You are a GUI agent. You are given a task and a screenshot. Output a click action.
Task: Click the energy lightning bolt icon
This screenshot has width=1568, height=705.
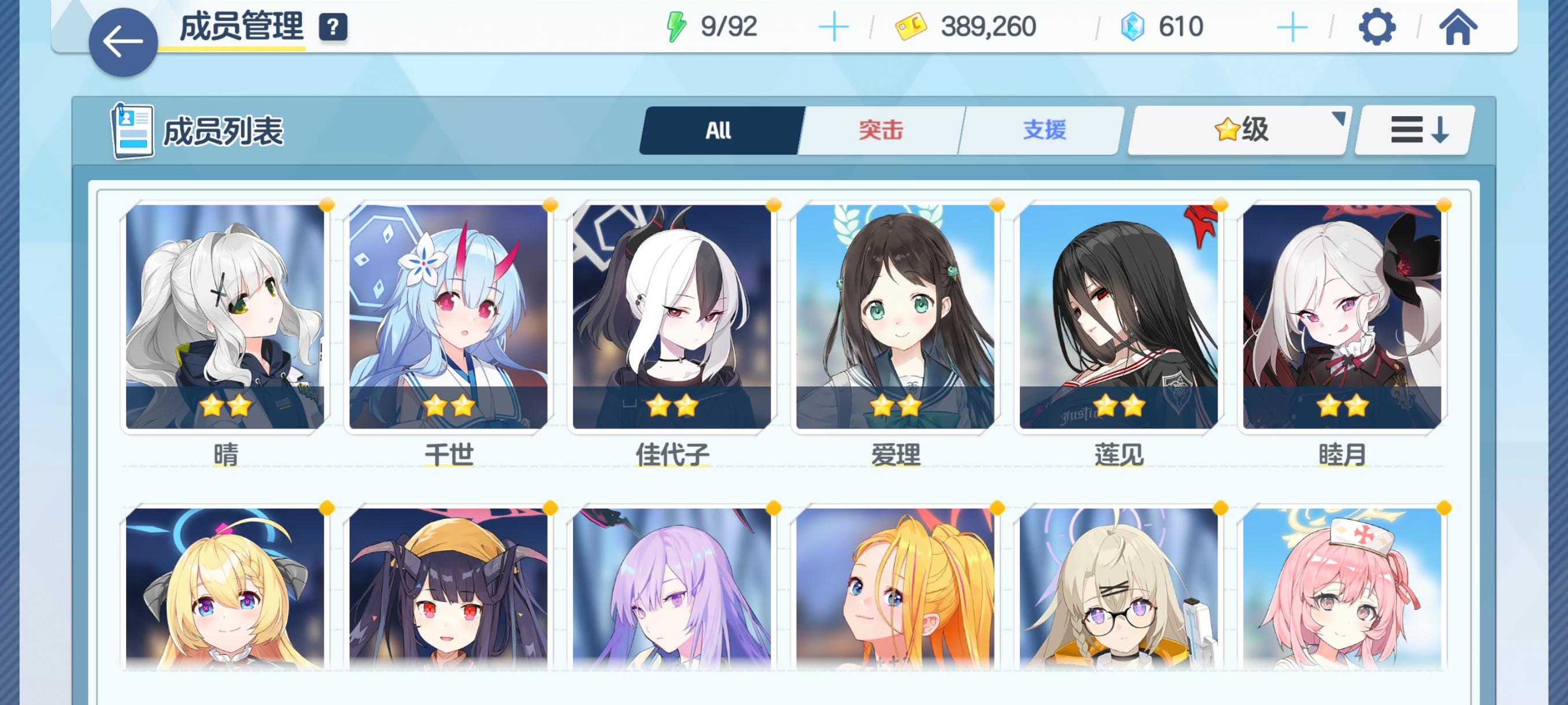pos(677,25)
